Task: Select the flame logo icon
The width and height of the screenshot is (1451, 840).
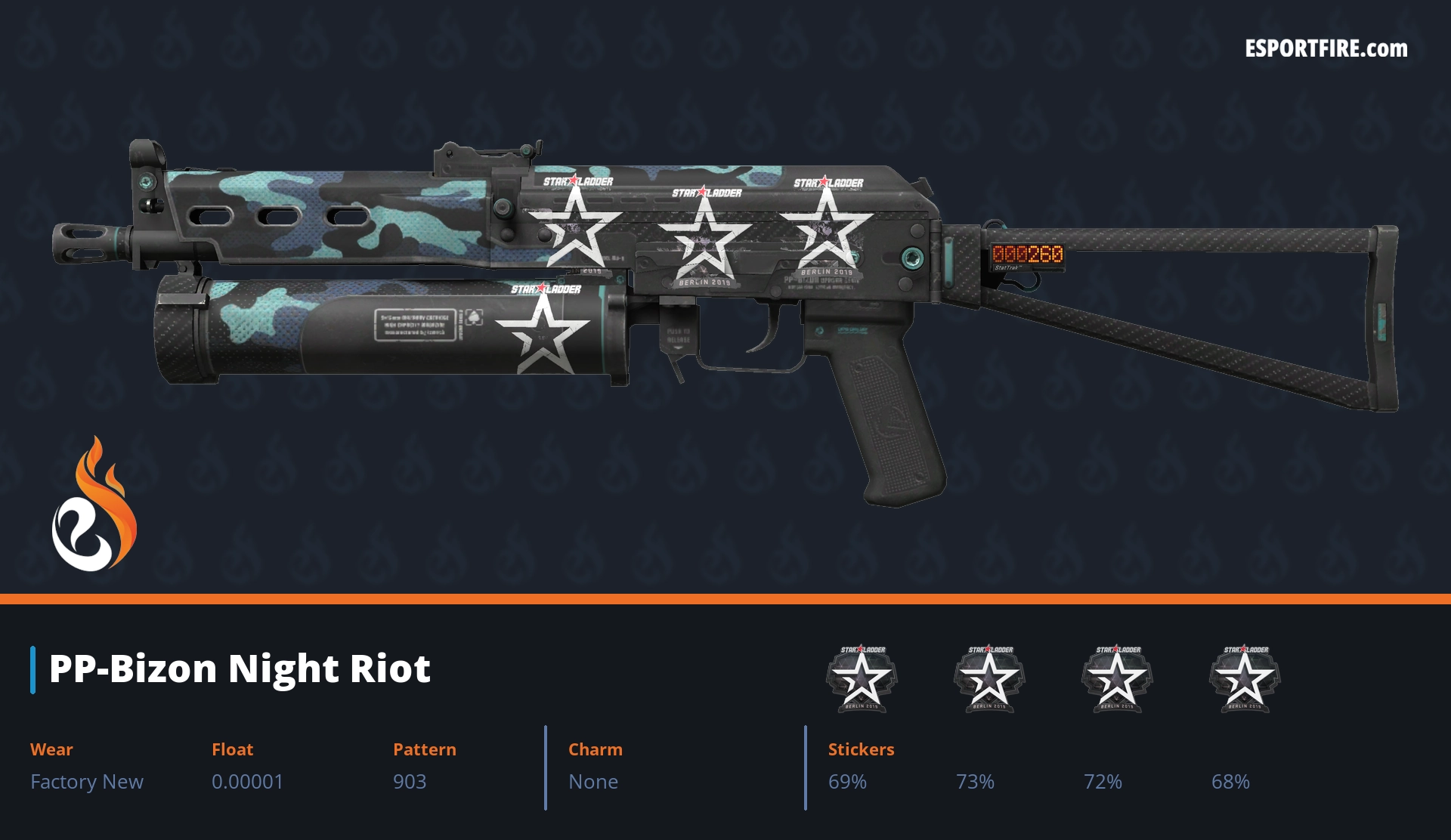Action: (x=94, y=505)
